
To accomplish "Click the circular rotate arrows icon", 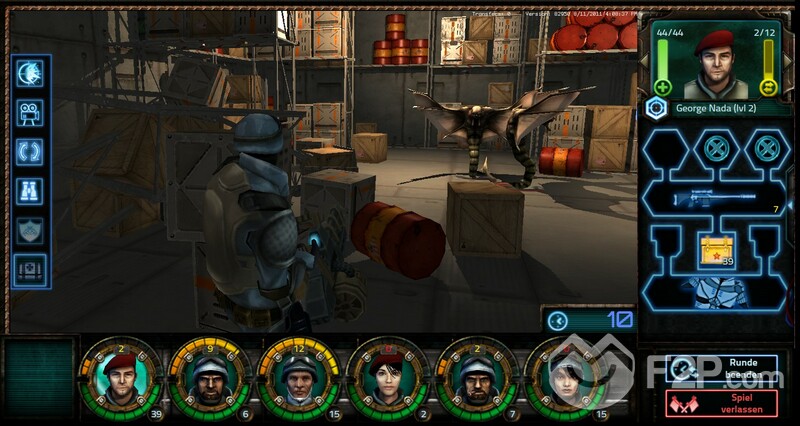I will coord(30,152).
